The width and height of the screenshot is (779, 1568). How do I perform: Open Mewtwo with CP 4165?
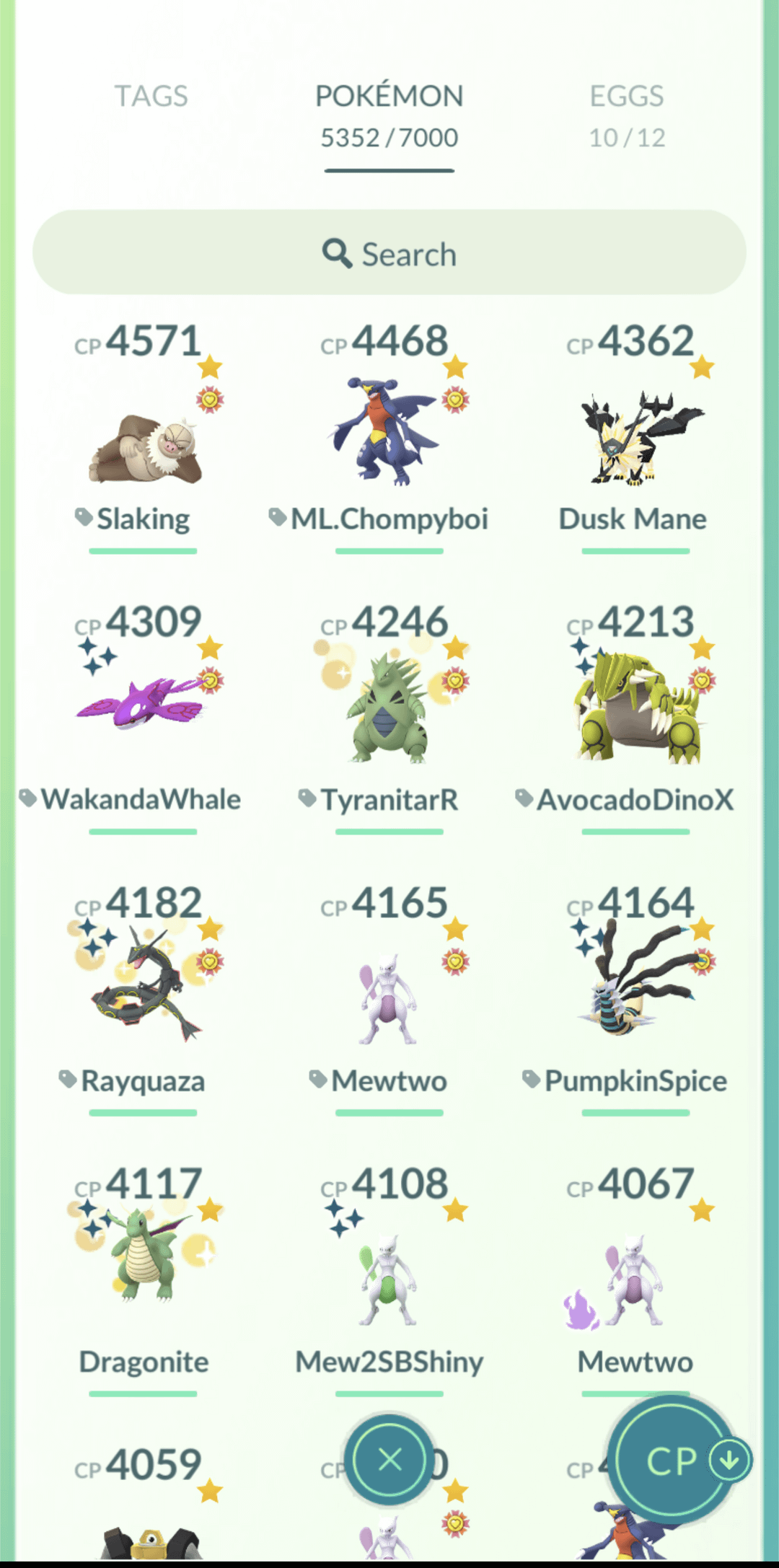(389, 998)
